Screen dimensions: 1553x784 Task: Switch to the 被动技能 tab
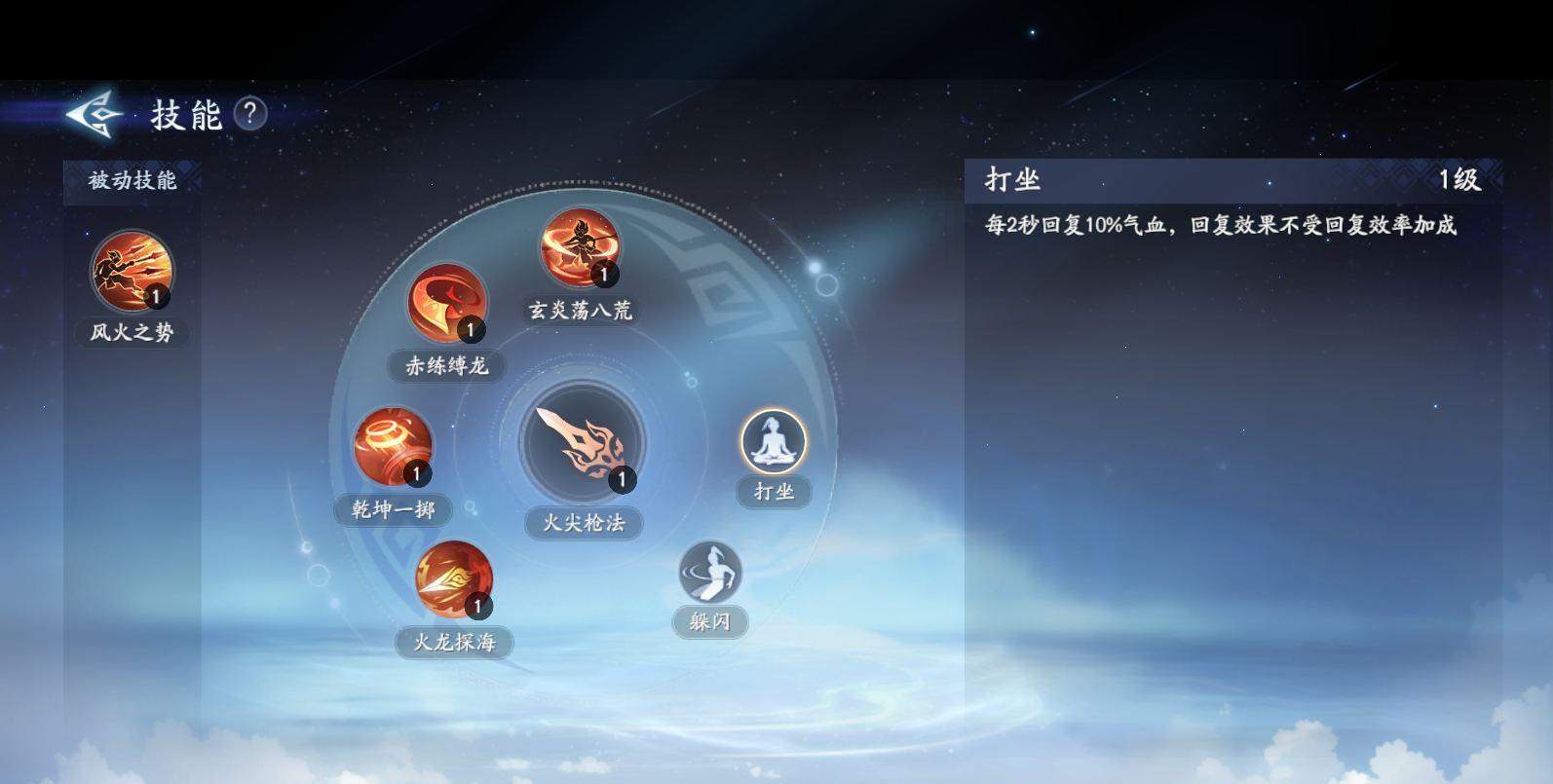133,180
